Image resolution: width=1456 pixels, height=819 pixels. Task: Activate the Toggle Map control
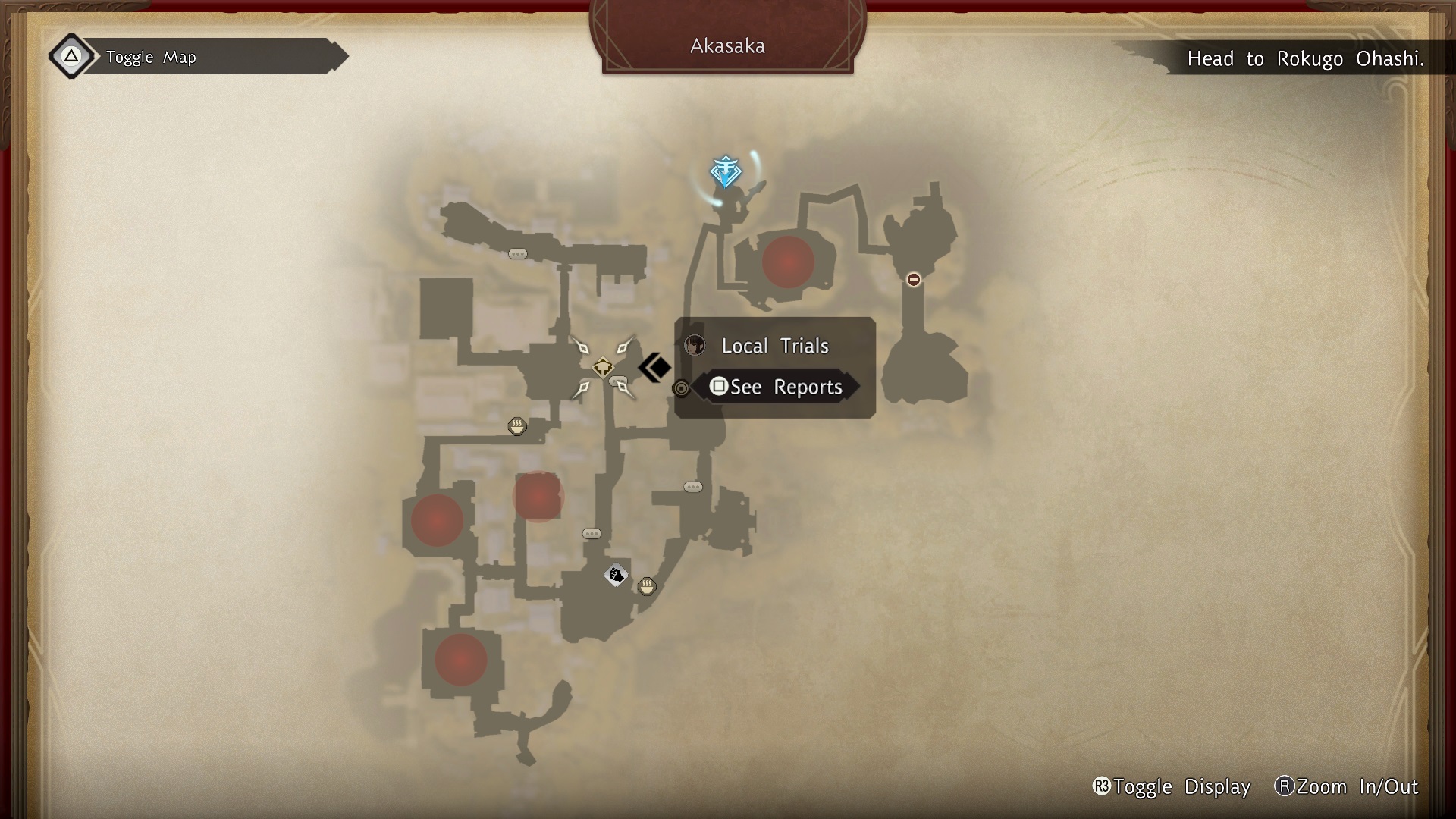(150, 57)
